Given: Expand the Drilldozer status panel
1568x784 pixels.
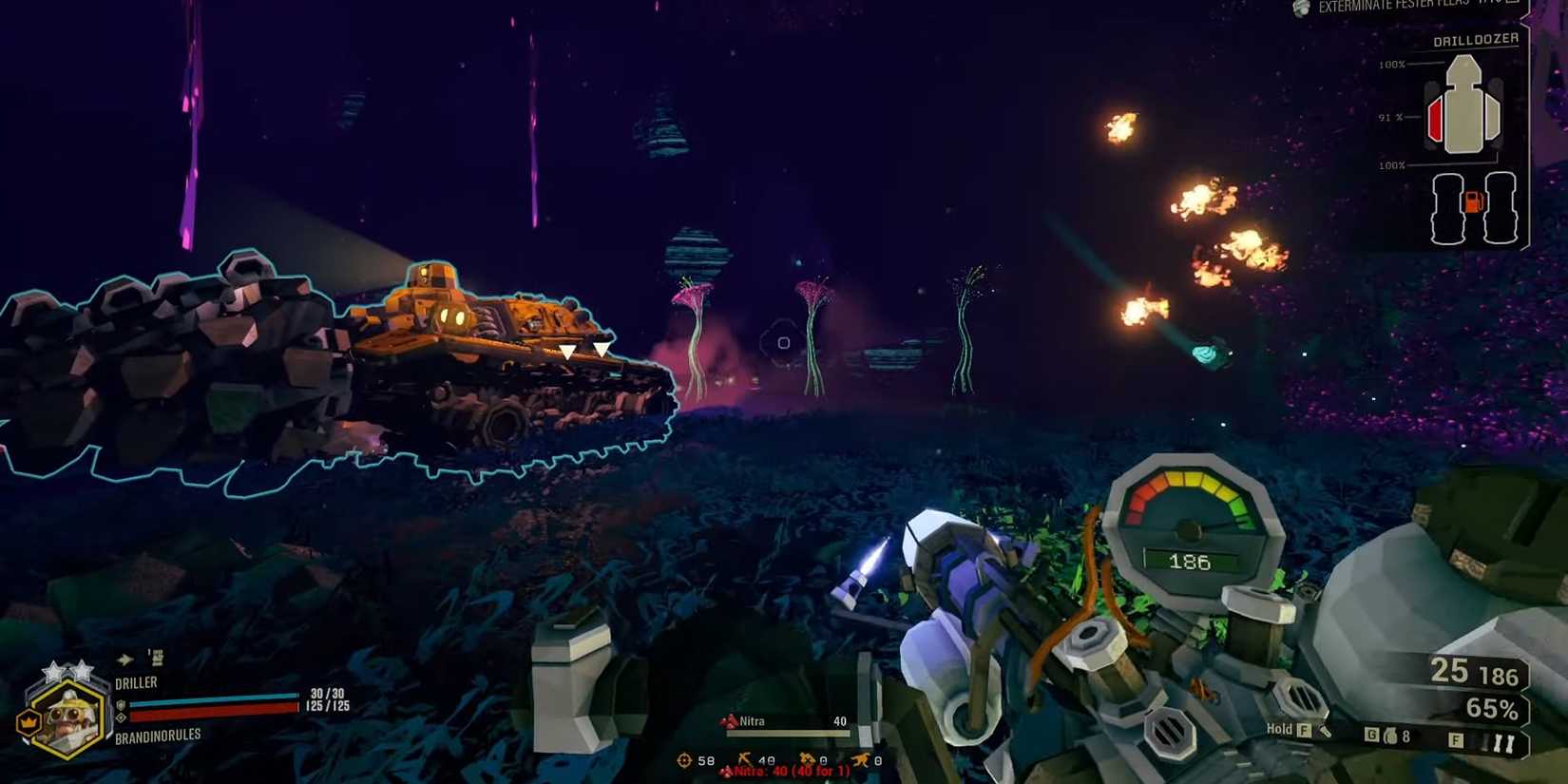Looking at the screenshot, I should pos(1473,133).
